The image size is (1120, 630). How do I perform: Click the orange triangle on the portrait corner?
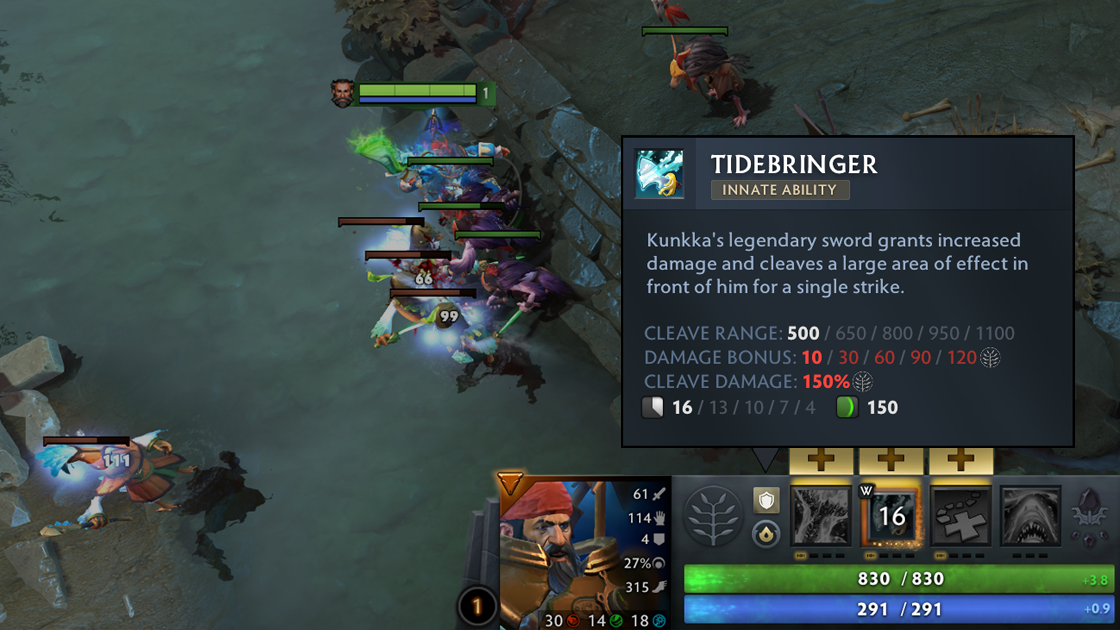click(511, 485)
